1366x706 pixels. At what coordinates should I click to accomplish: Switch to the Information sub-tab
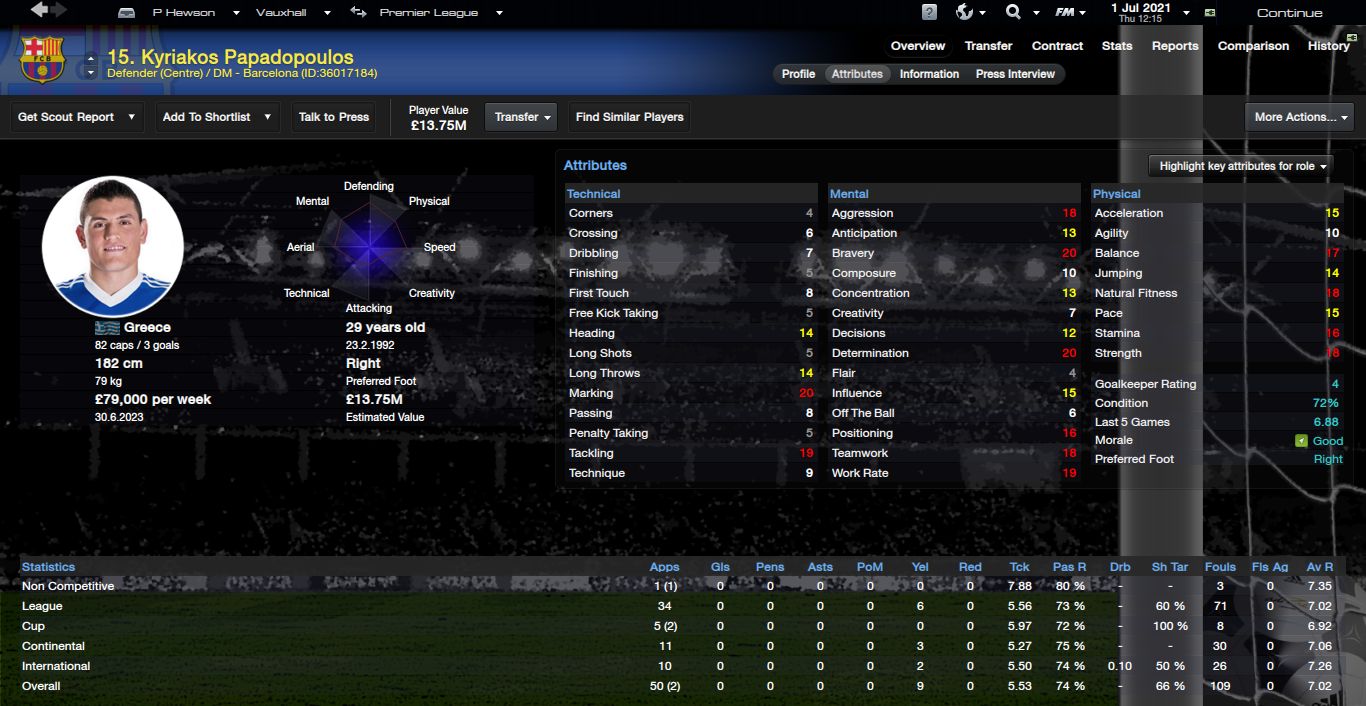point(929,74)
